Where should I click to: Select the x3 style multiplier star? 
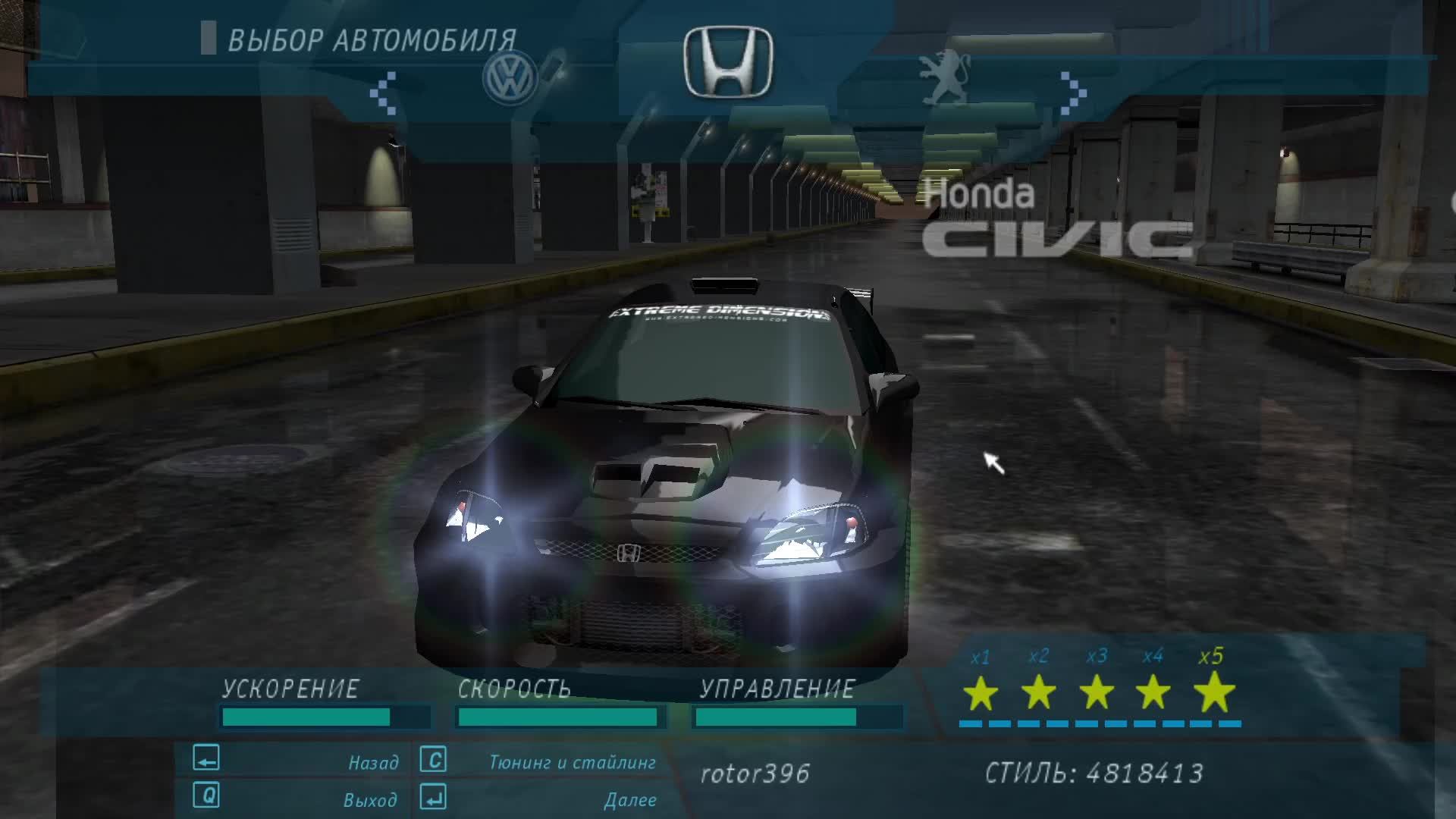[x=1096, y=695]
